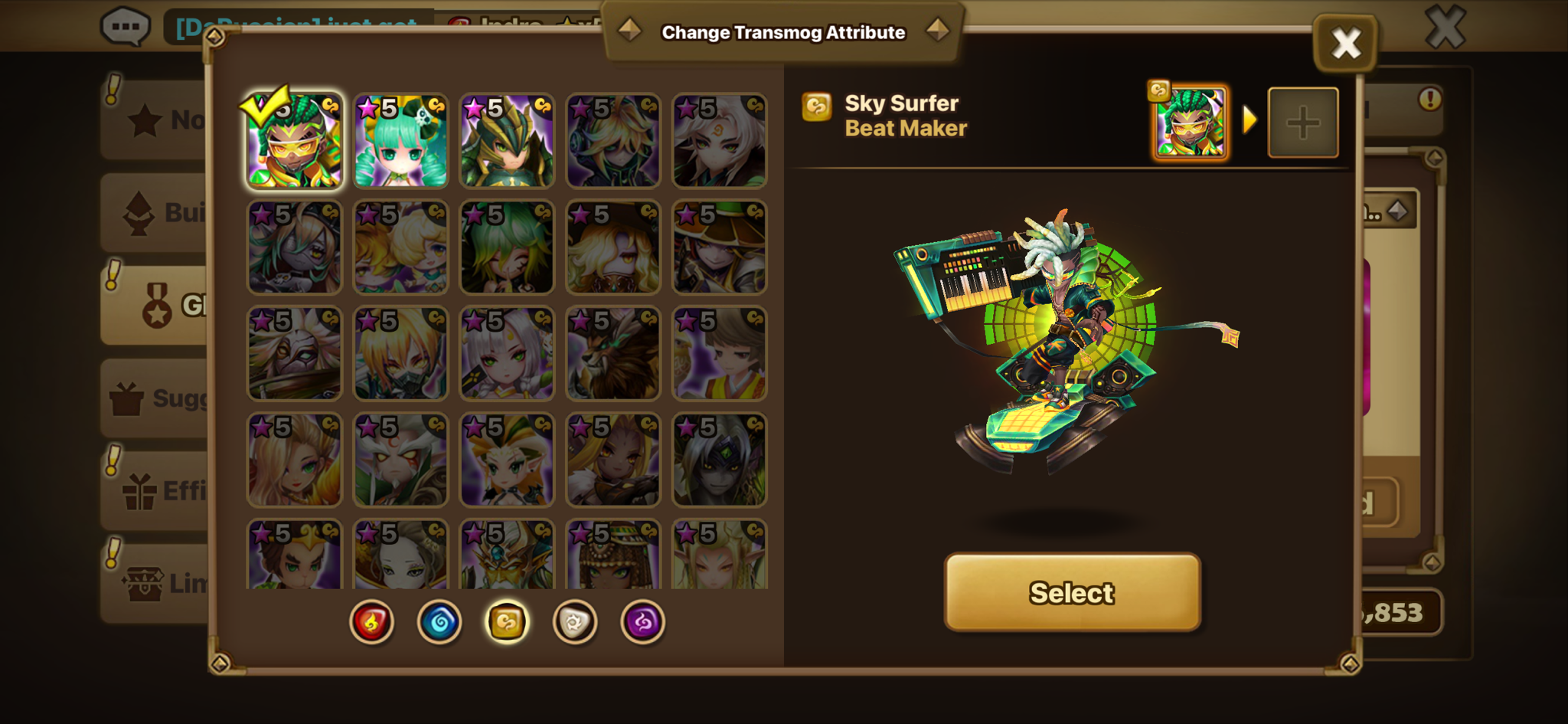
Task: Close the background window with gray X
Action: [1445, 28]
